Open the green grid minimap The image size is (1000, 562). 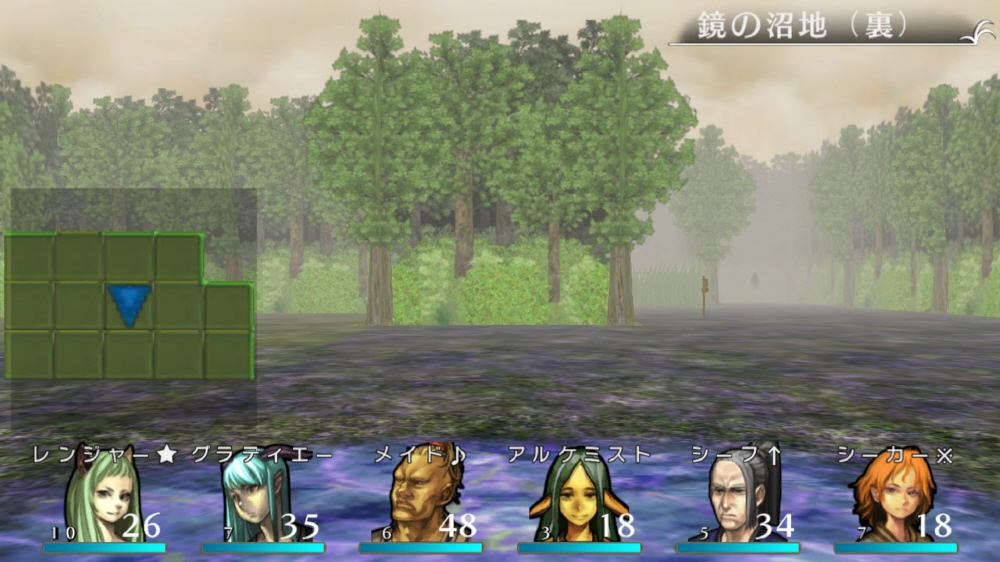tap(128, 307)
